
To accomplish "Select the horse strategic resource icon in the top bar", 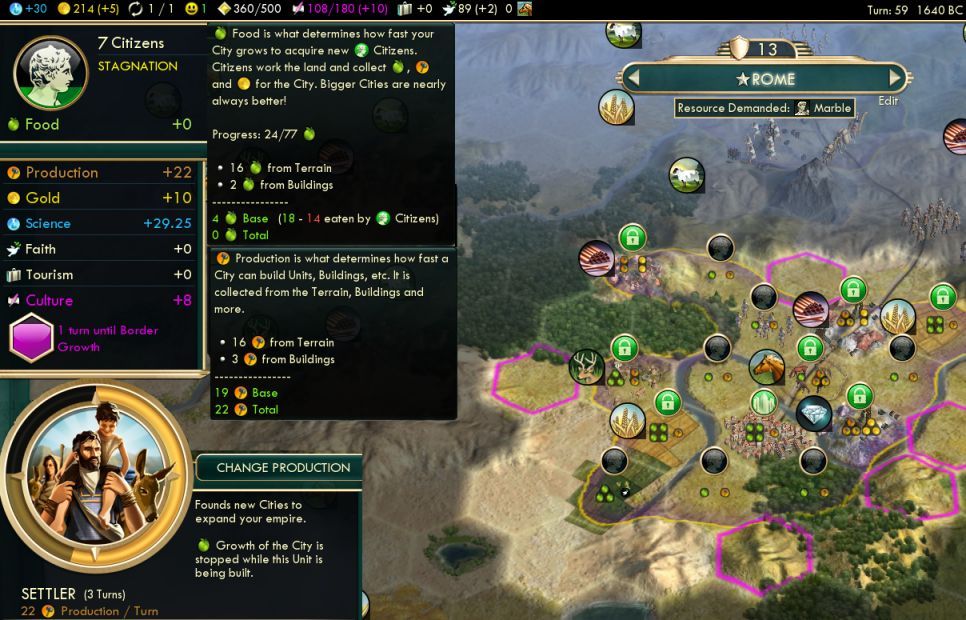I will click(524, 9).
